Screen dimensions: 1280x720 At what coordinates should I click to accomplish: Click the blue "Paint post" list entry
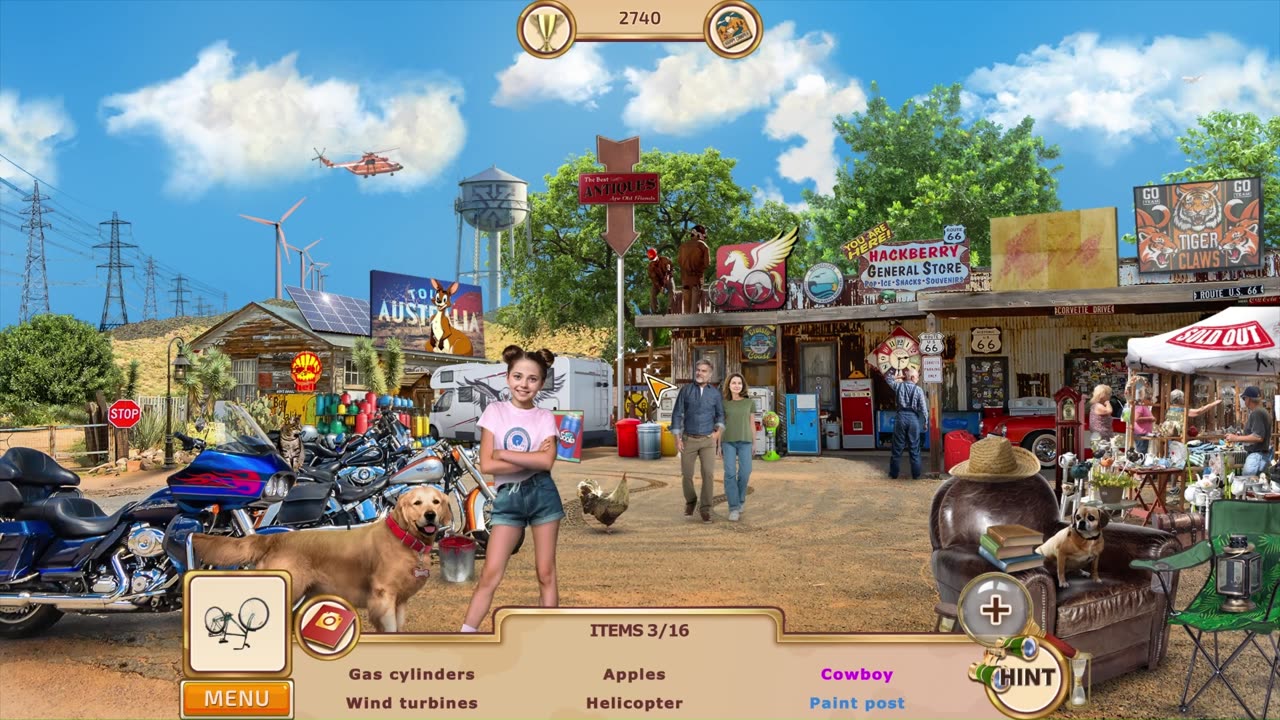click(x=857, y=703)
